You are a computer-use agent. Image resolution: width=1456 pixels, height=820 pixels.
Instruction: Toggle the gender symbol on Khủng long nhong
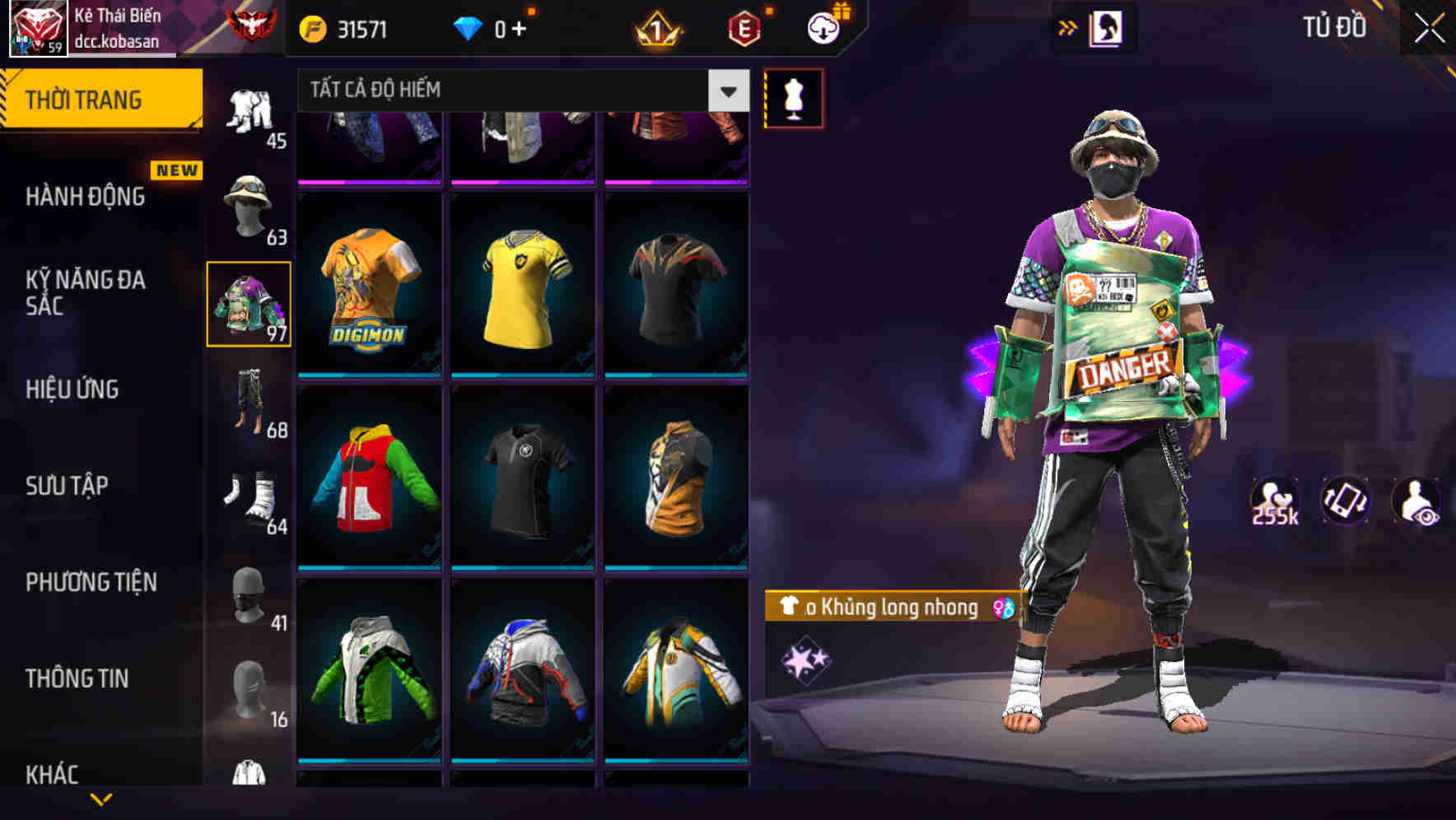[1003, 608]
